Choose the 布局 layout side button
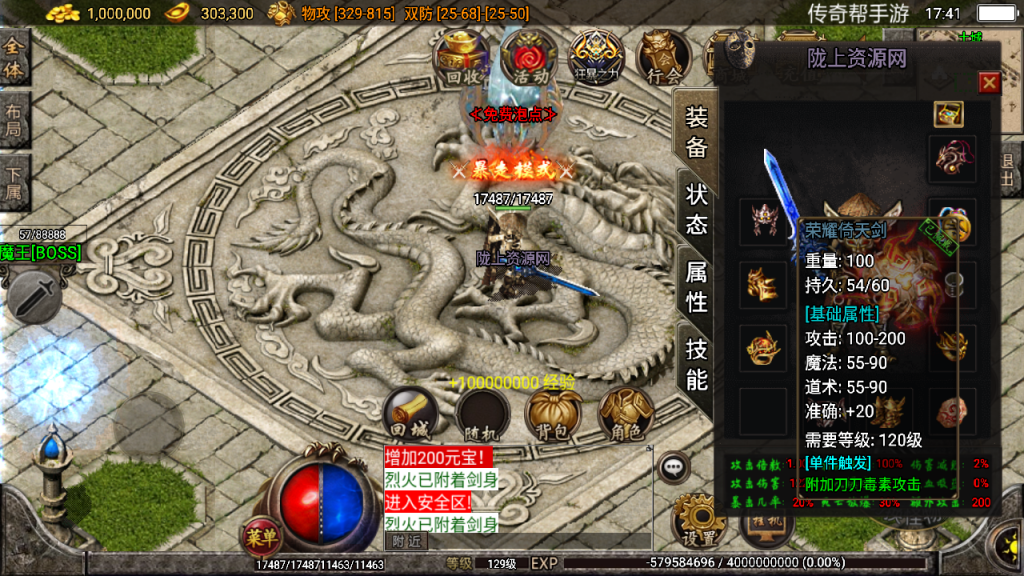Image resolution: width=1024 pixels, height=576 pixels. click(x=14, y=122)
